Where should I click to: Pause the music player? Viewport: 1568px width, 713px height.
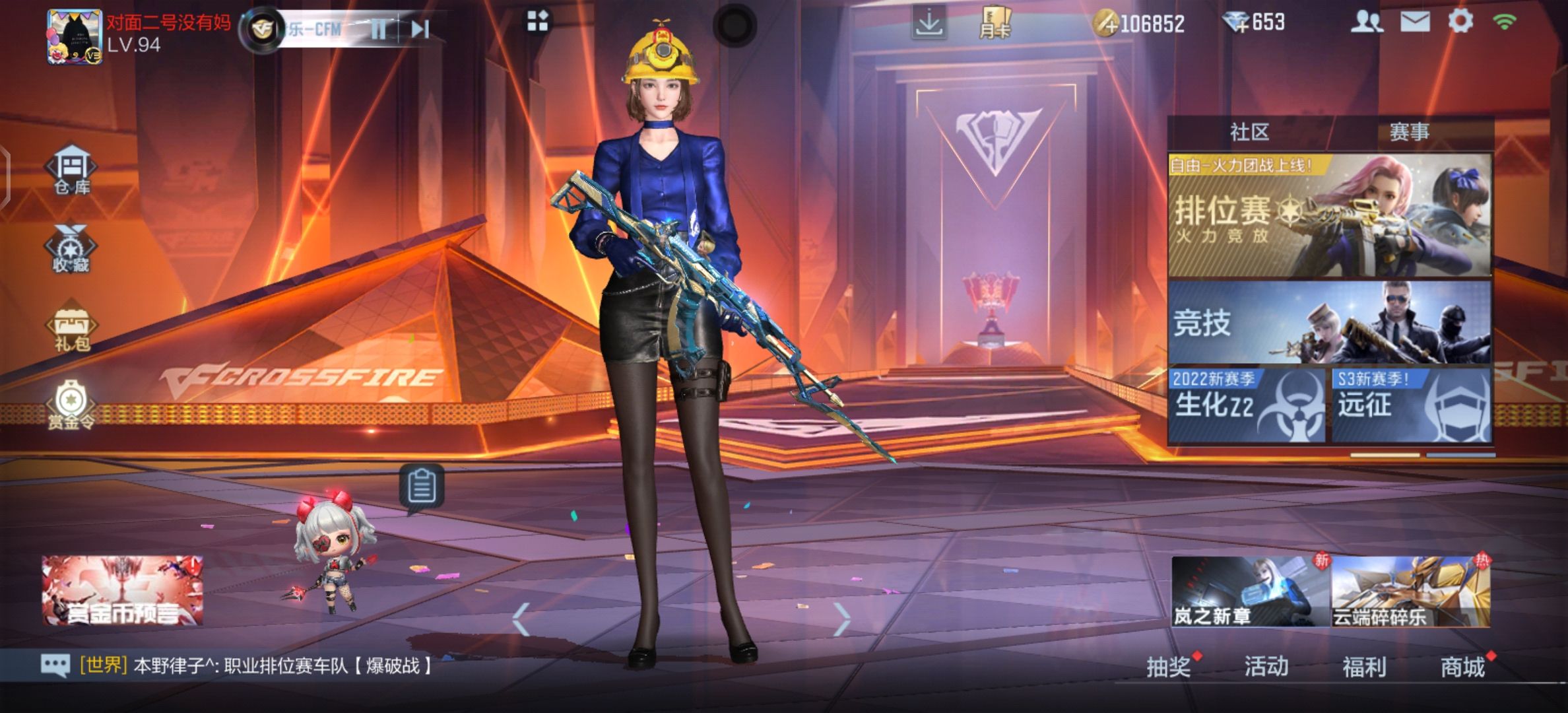378,29
